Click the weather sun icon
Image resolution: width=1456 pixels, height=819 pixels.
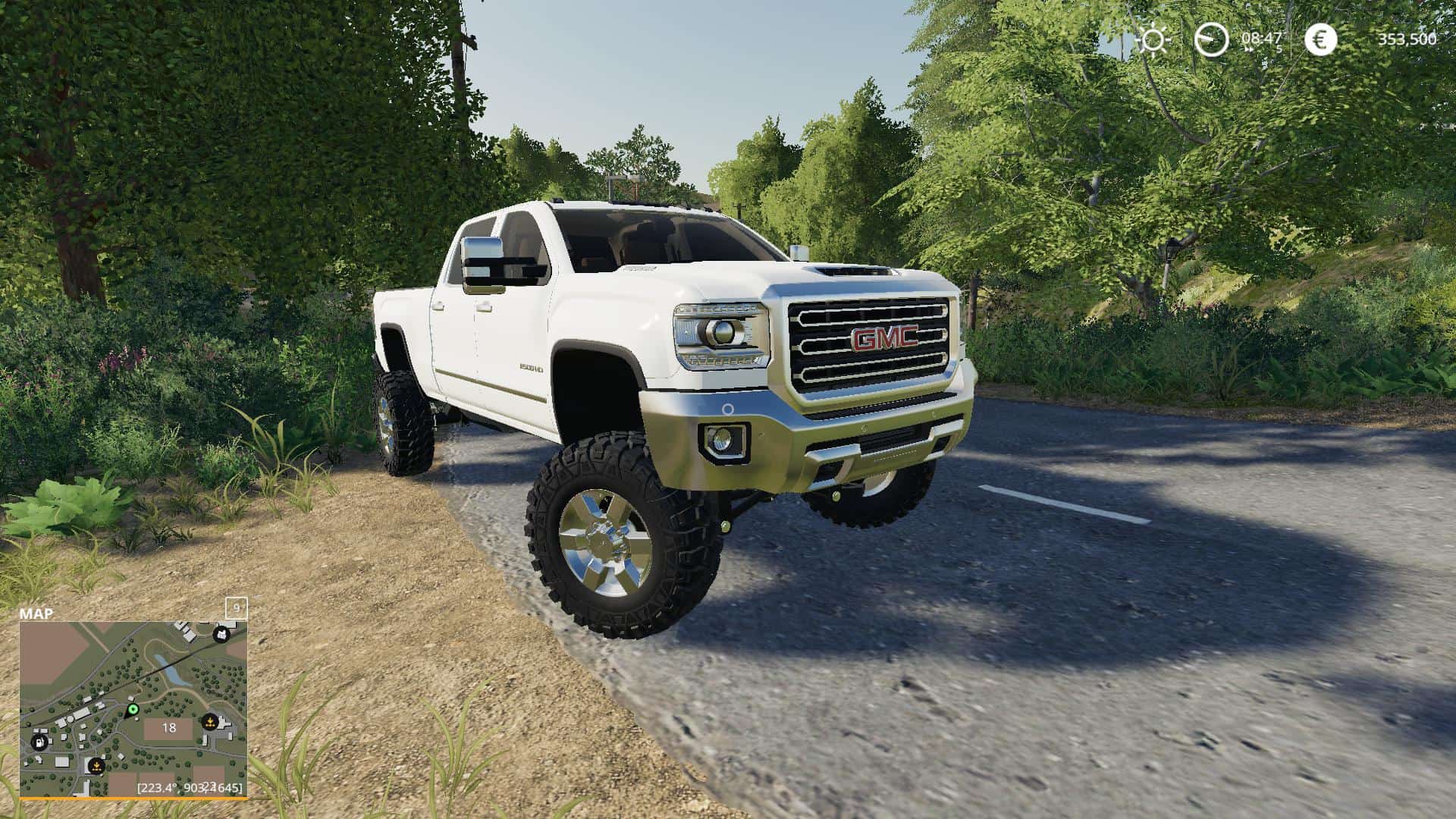pyautogui.click(x=1153, y=39)
